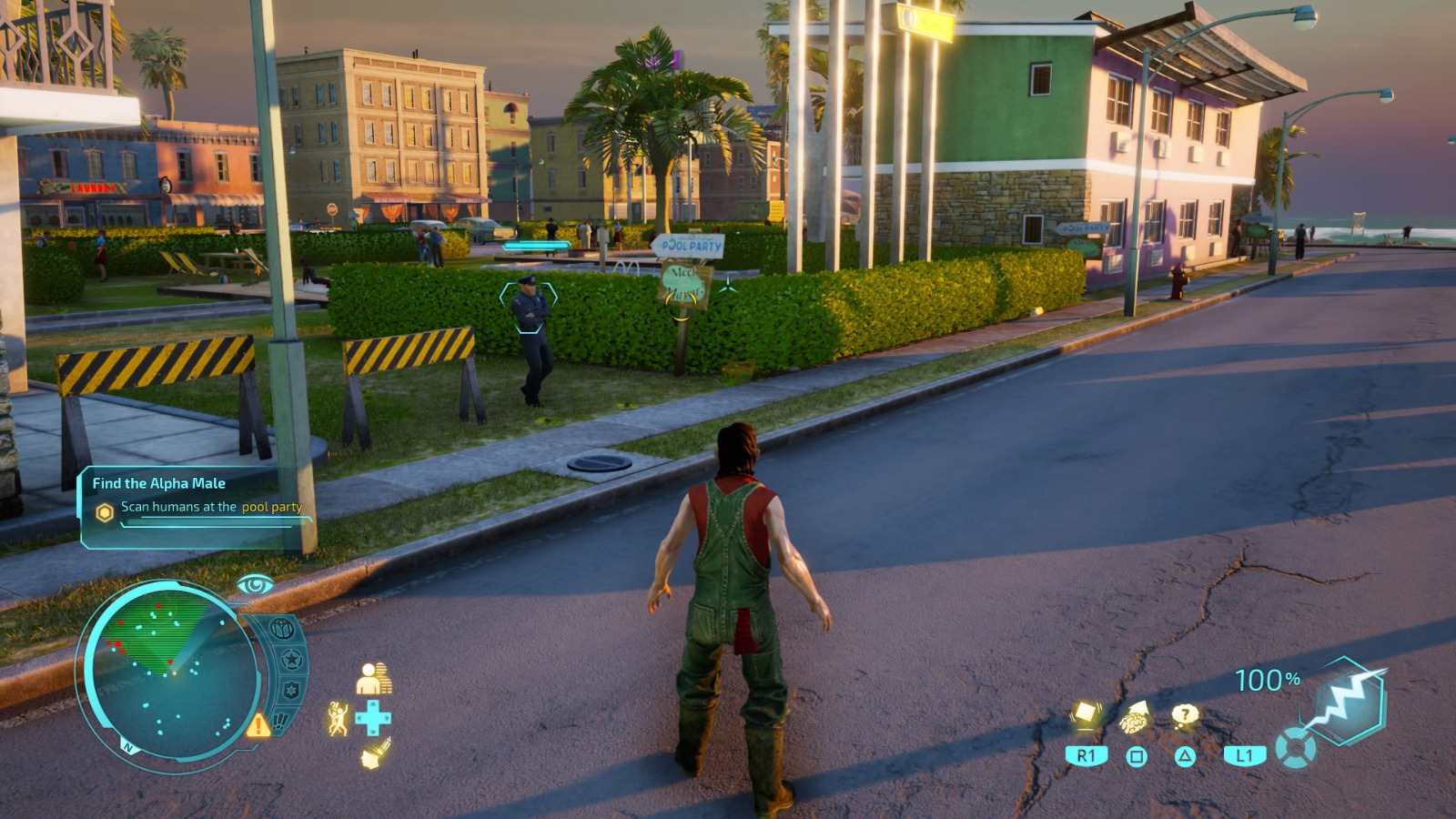Open the weapon wheel ring icon
The width and height of the screenshot is (1456, 819).
click(1294, 750)
